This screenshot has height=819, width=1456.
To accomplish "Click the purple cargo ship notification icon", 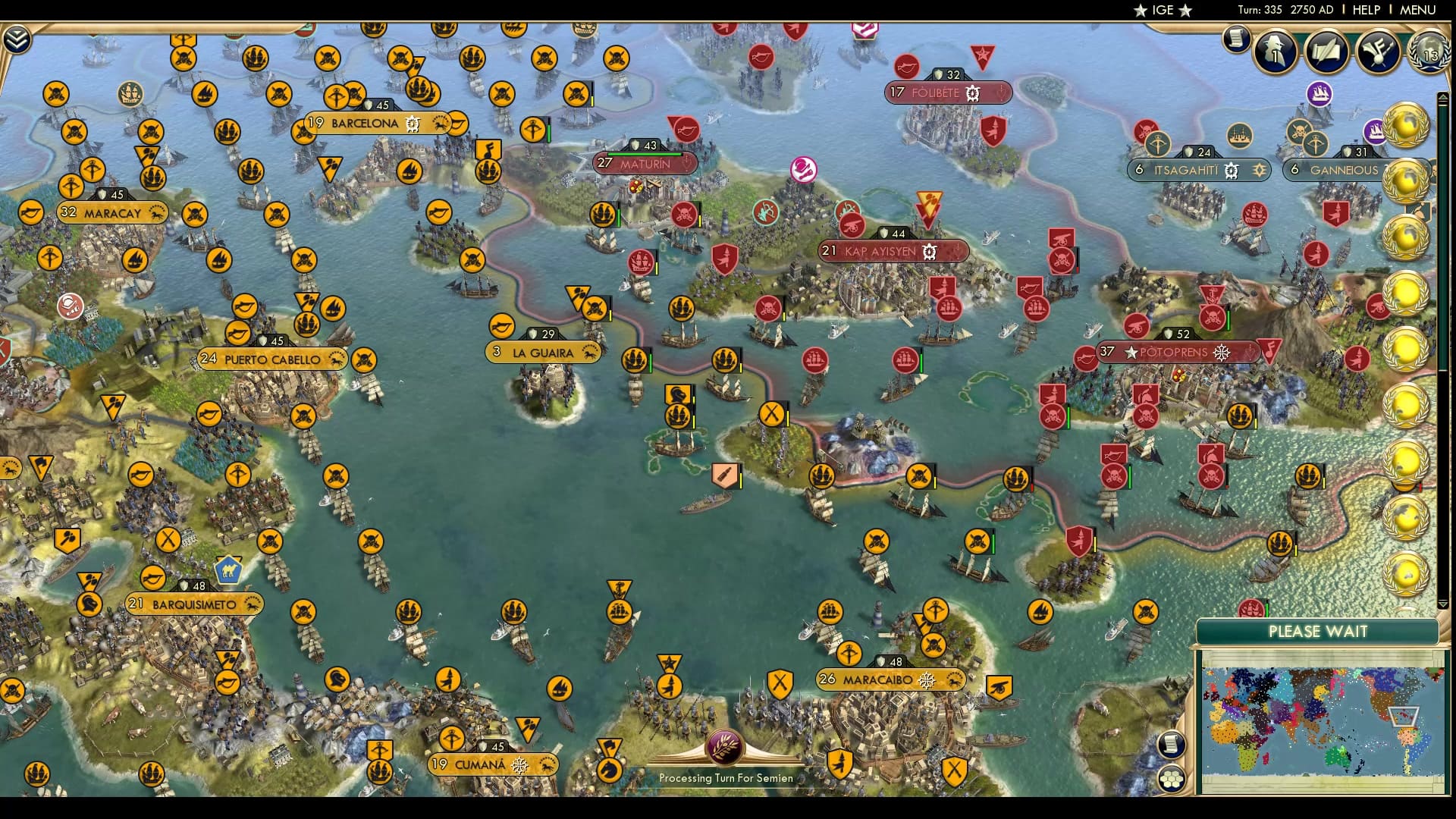I will [x=1319, y=94].
